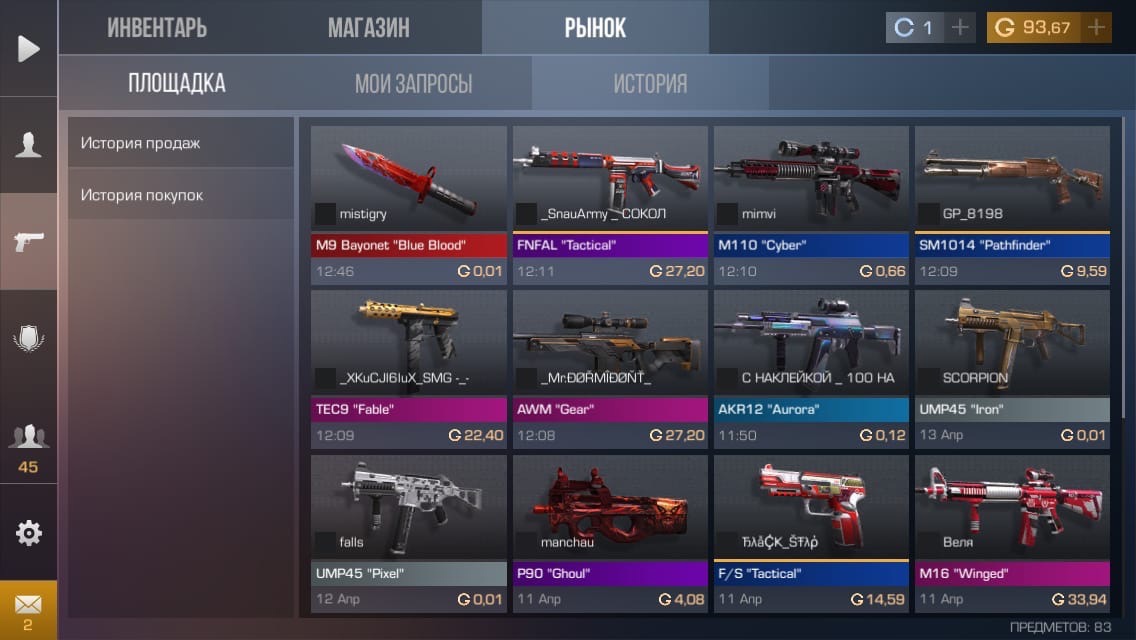Click the play arrow button in sidebar

(28, 48)
